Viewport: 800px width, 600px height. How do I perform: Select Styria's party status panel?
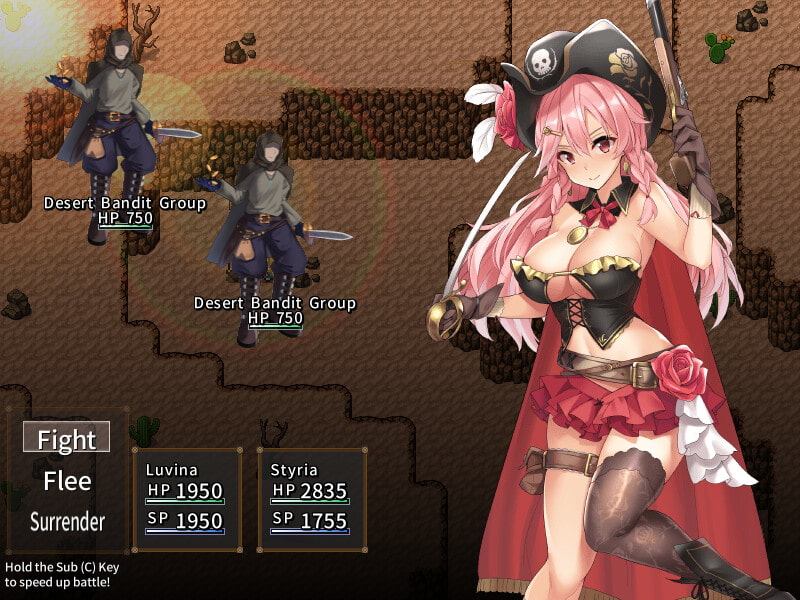[x=312, y=499]
